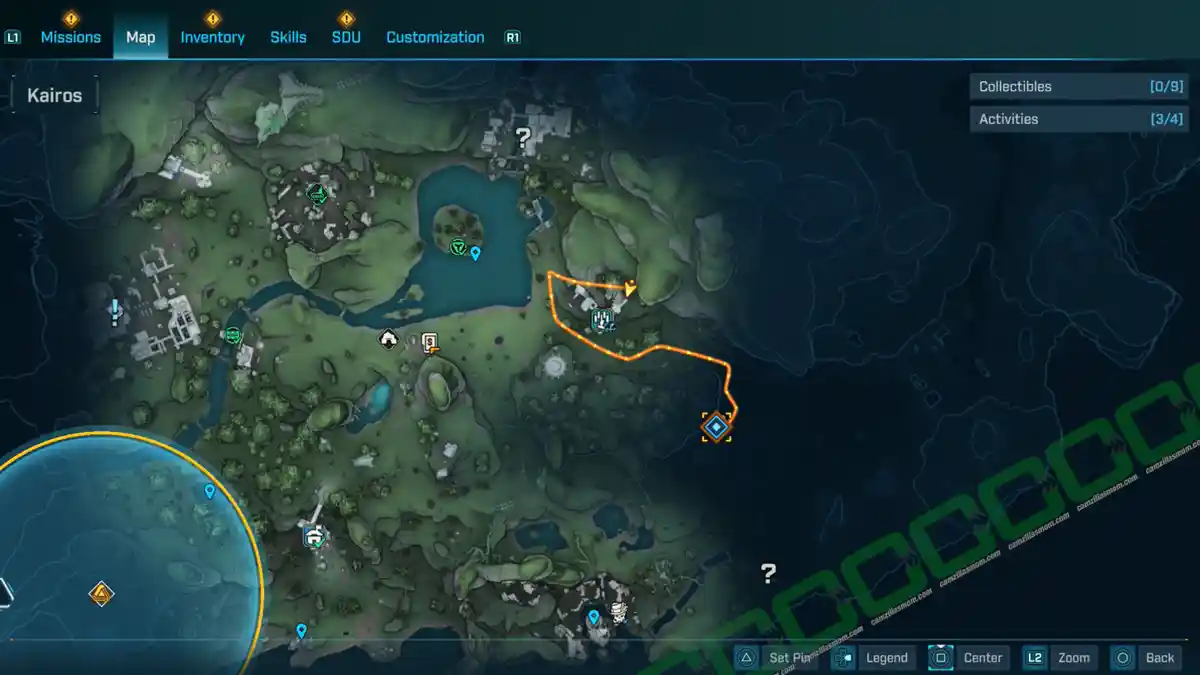Viewport: 1200px width, 675px height.
Task: Expand the Activities tracker row
Action: click(x=1080, y=119)
